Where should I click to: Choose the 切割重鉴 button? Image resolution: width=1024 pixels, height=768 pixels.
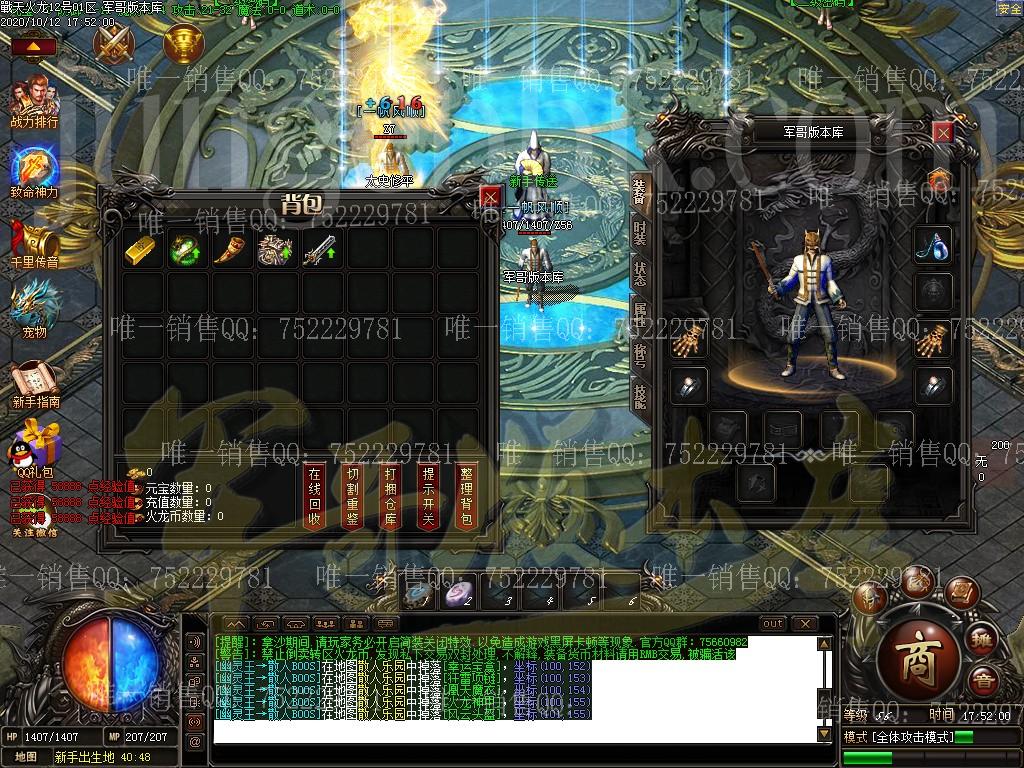352,495
